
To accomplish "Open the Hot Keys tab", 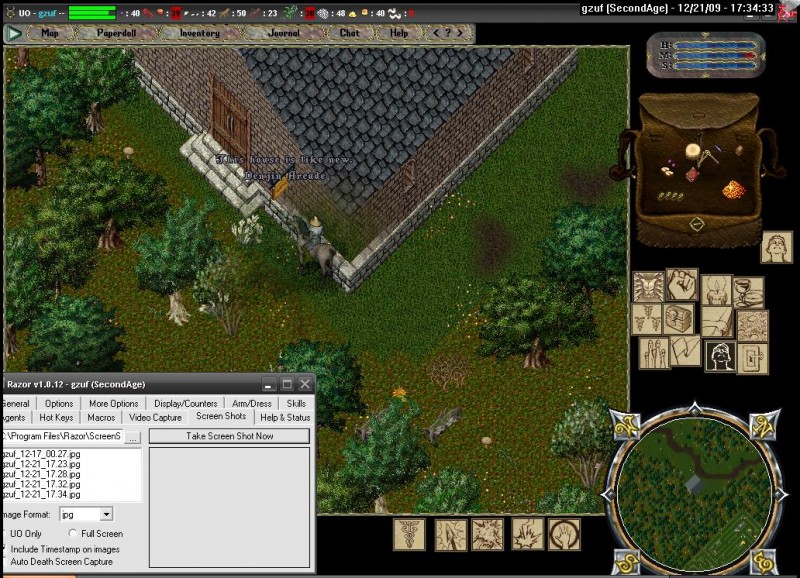I will 56,417.
